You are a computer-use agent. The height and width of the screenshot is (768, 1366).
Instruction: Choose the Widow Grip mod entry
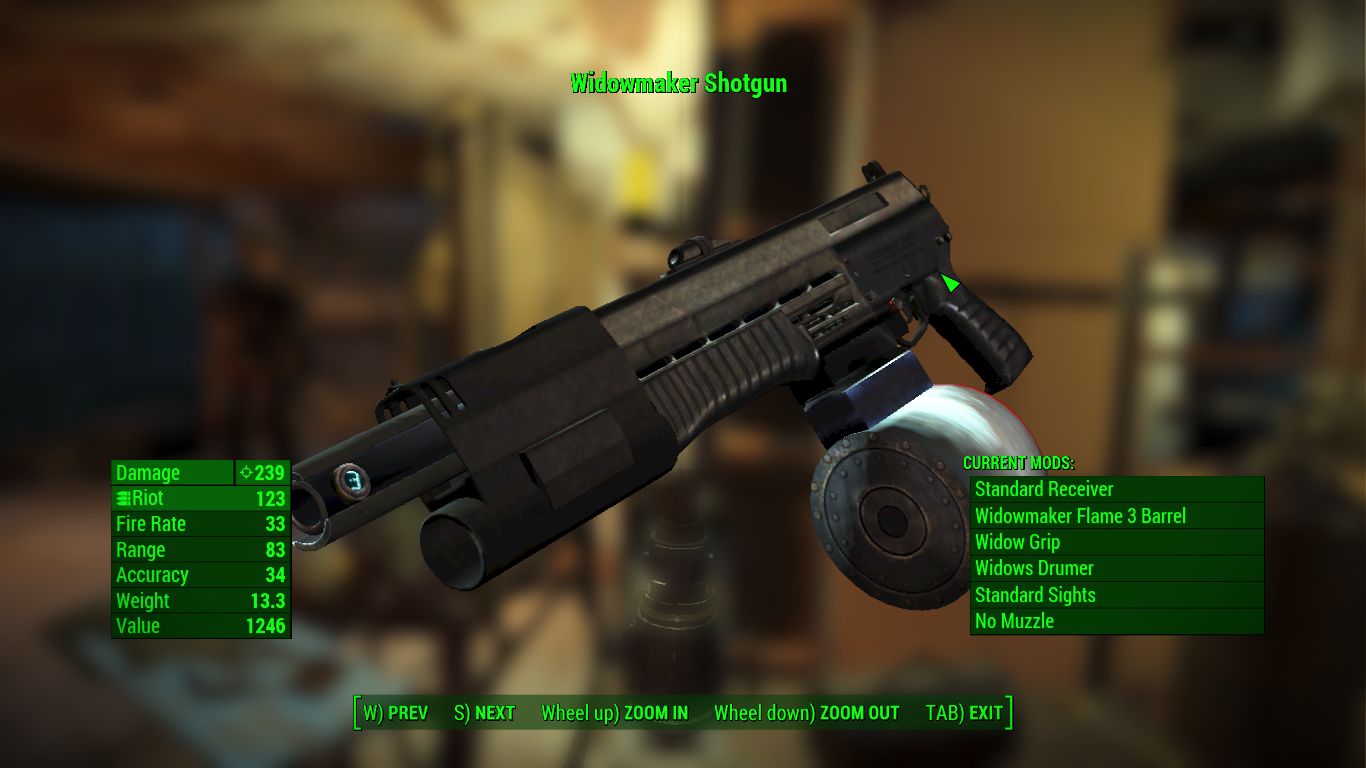coord(1116,542)
